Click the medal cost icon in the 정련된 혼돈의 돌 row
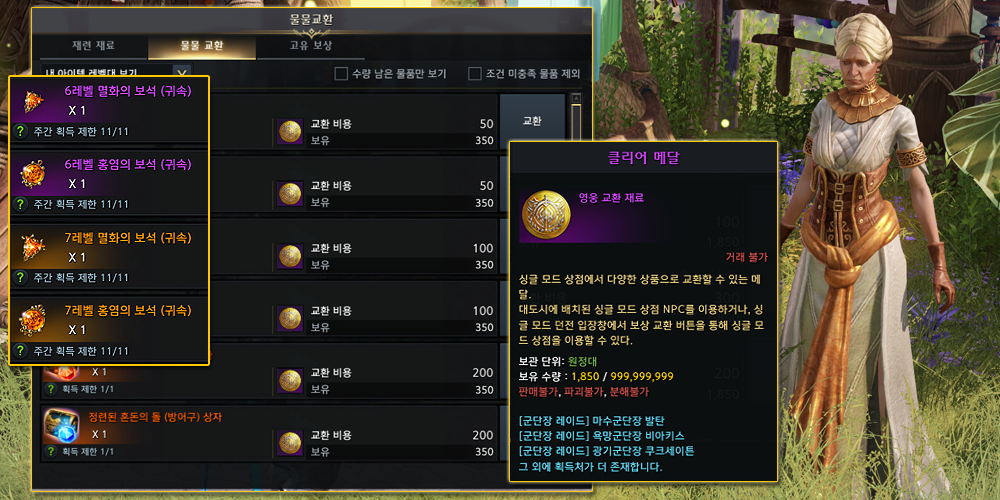Image resolution: width=1000 pixels, height=500 pixels. [290, 443]
